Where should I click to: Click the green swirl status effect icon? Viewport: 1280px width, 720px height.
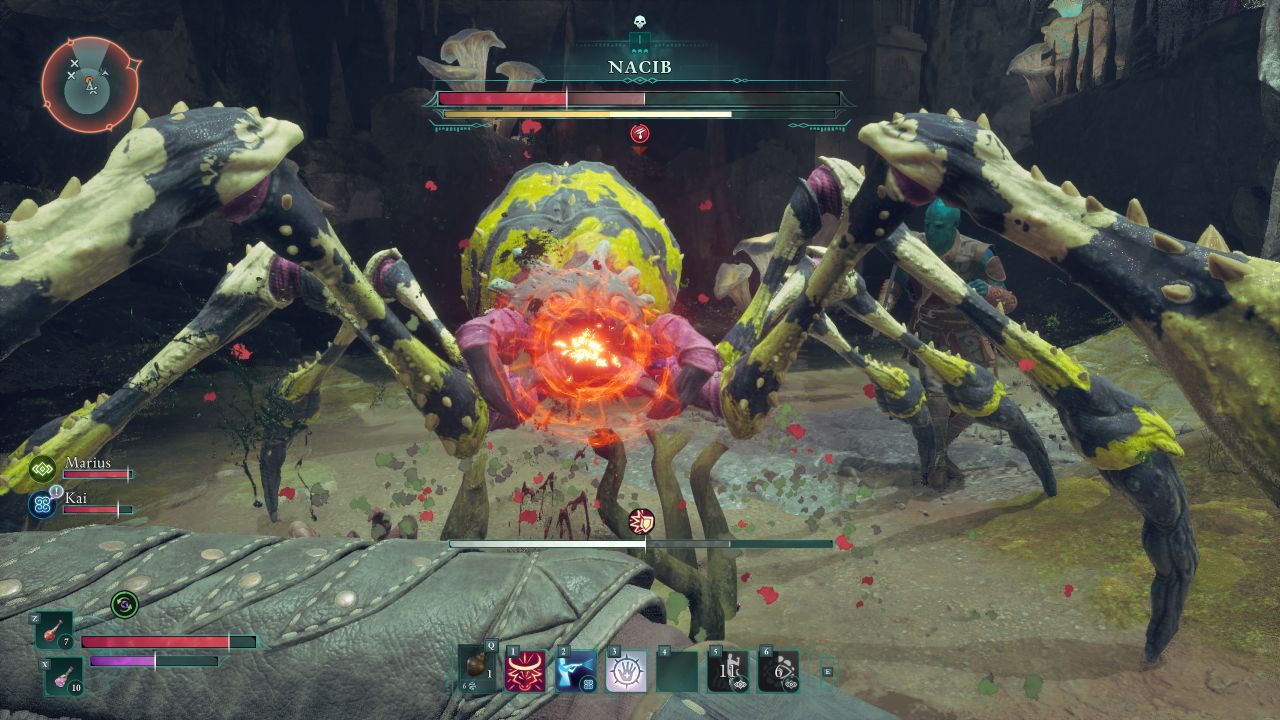click(x=125, y=603)
